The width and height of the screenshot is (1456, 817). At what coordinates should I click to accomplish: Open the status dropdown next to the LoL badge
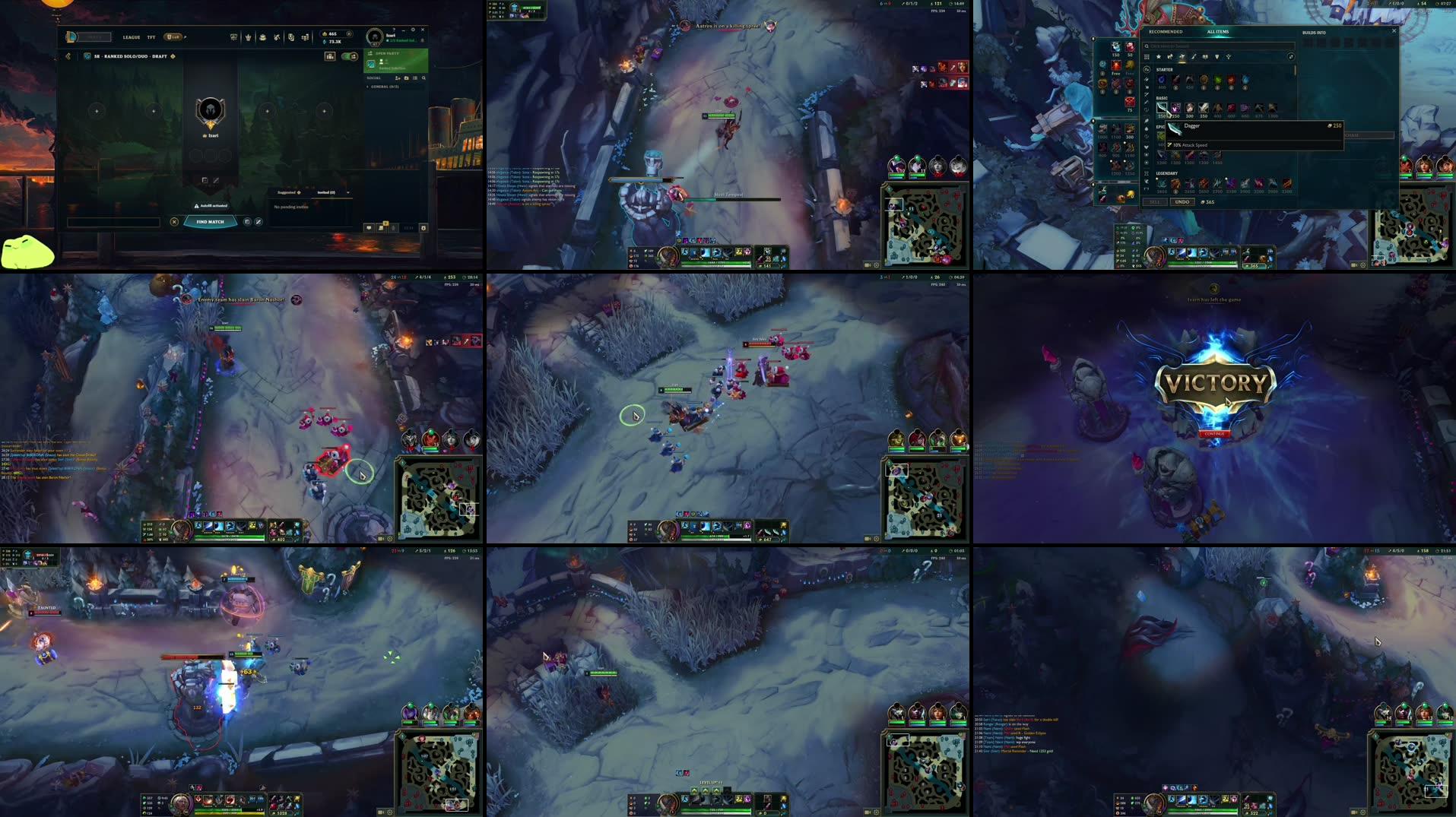click(186, 37)
